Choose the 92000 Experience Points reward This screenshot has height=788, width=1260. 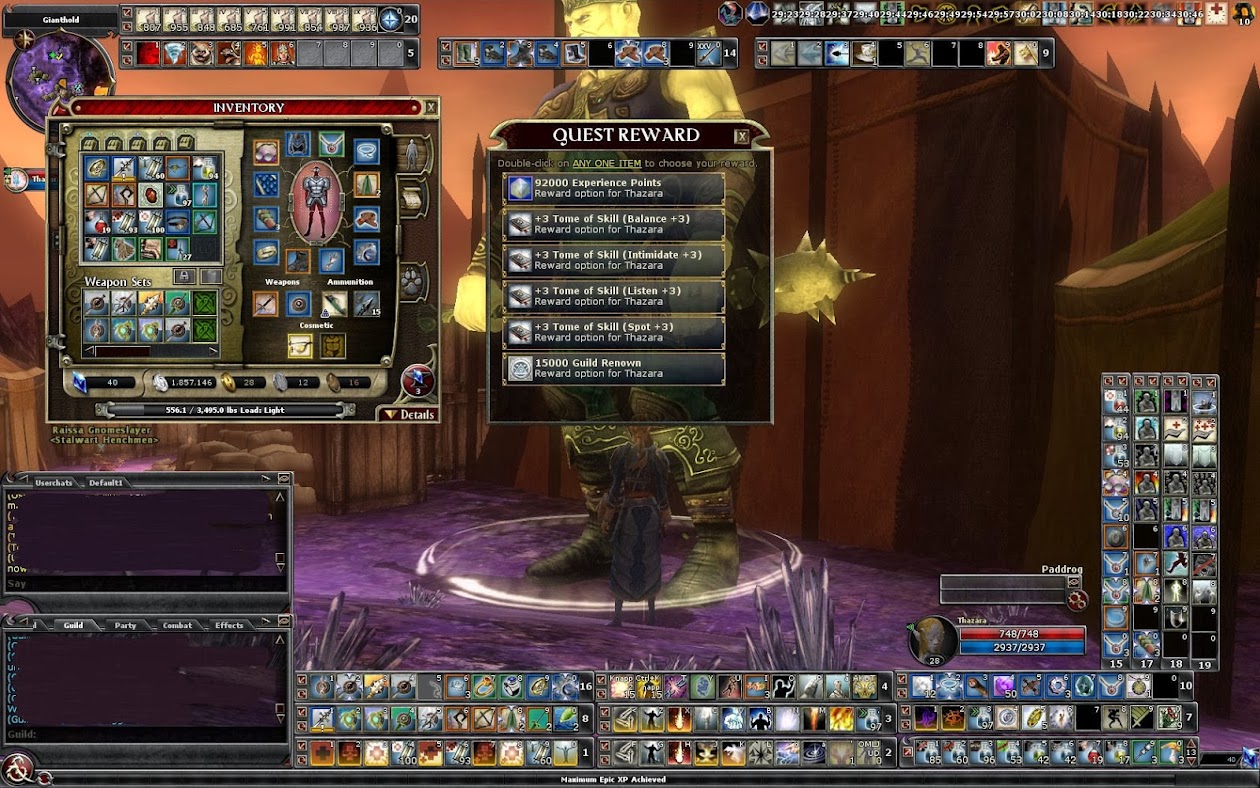614,188
